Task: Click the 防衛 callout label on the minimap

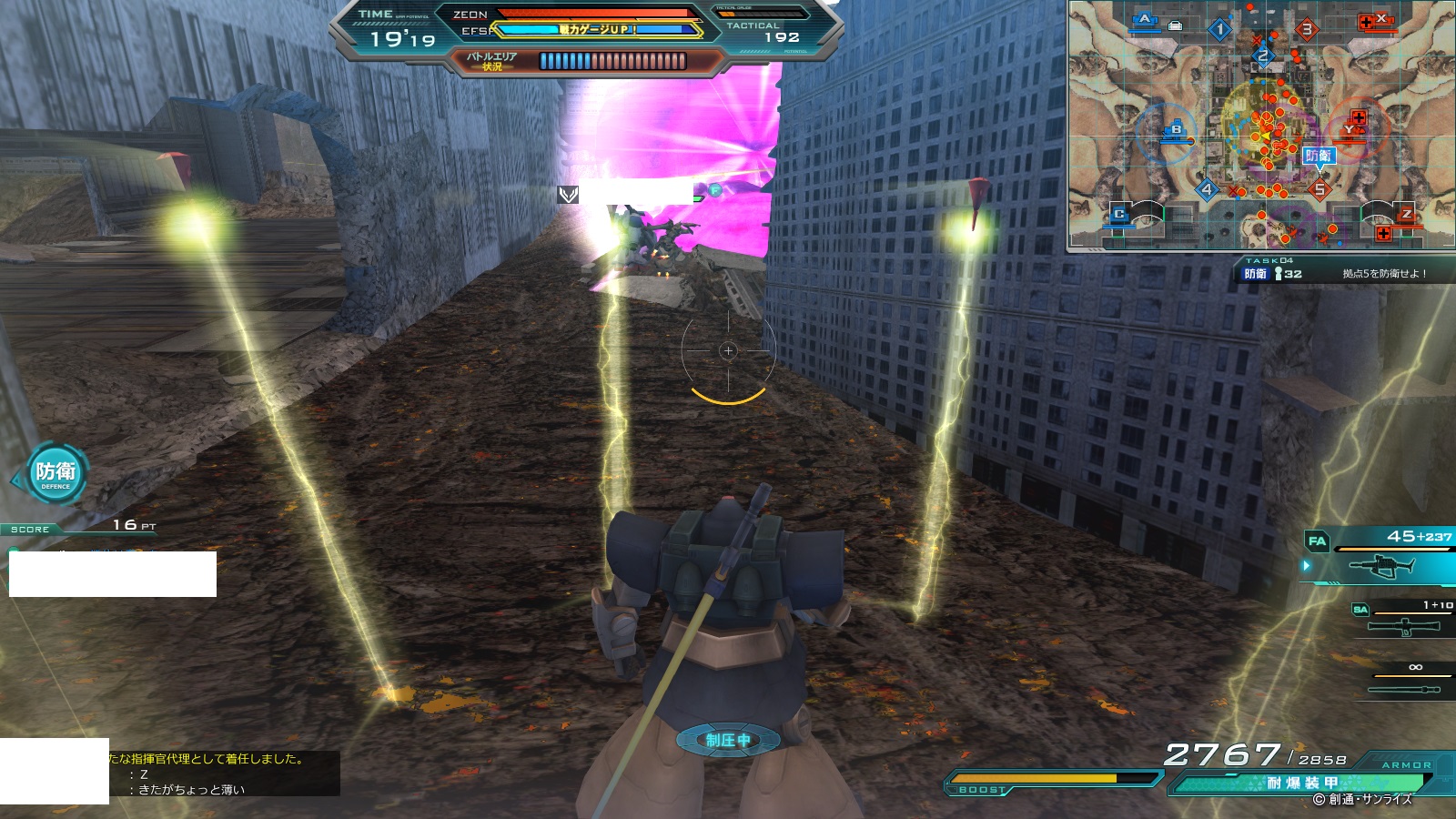Action: click(x=1319, y=156)
